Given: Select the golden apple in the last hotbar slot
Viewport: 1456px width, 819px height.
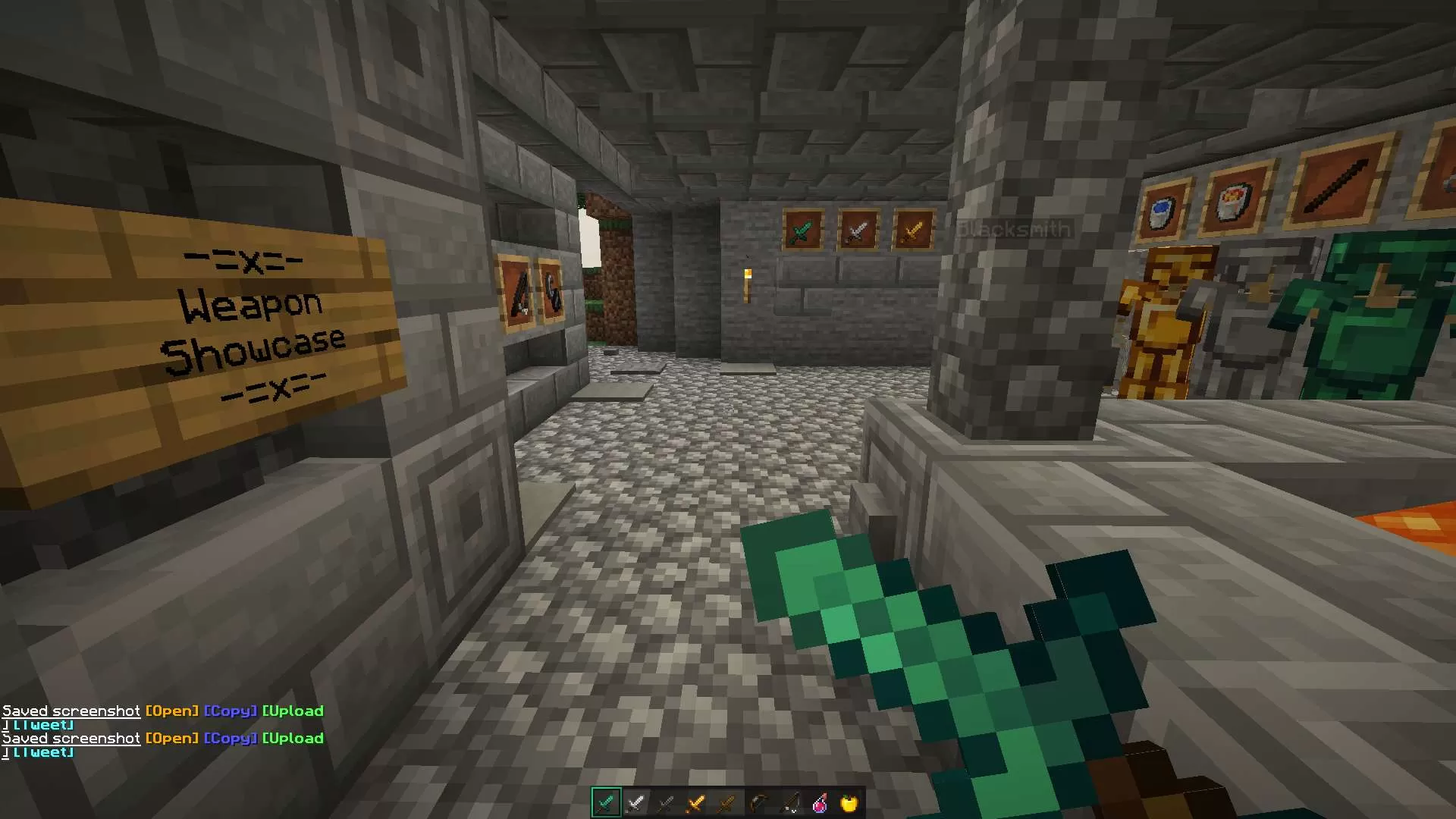Looking at the screenshot, I should pyautogui.click(x=848, y=802).
